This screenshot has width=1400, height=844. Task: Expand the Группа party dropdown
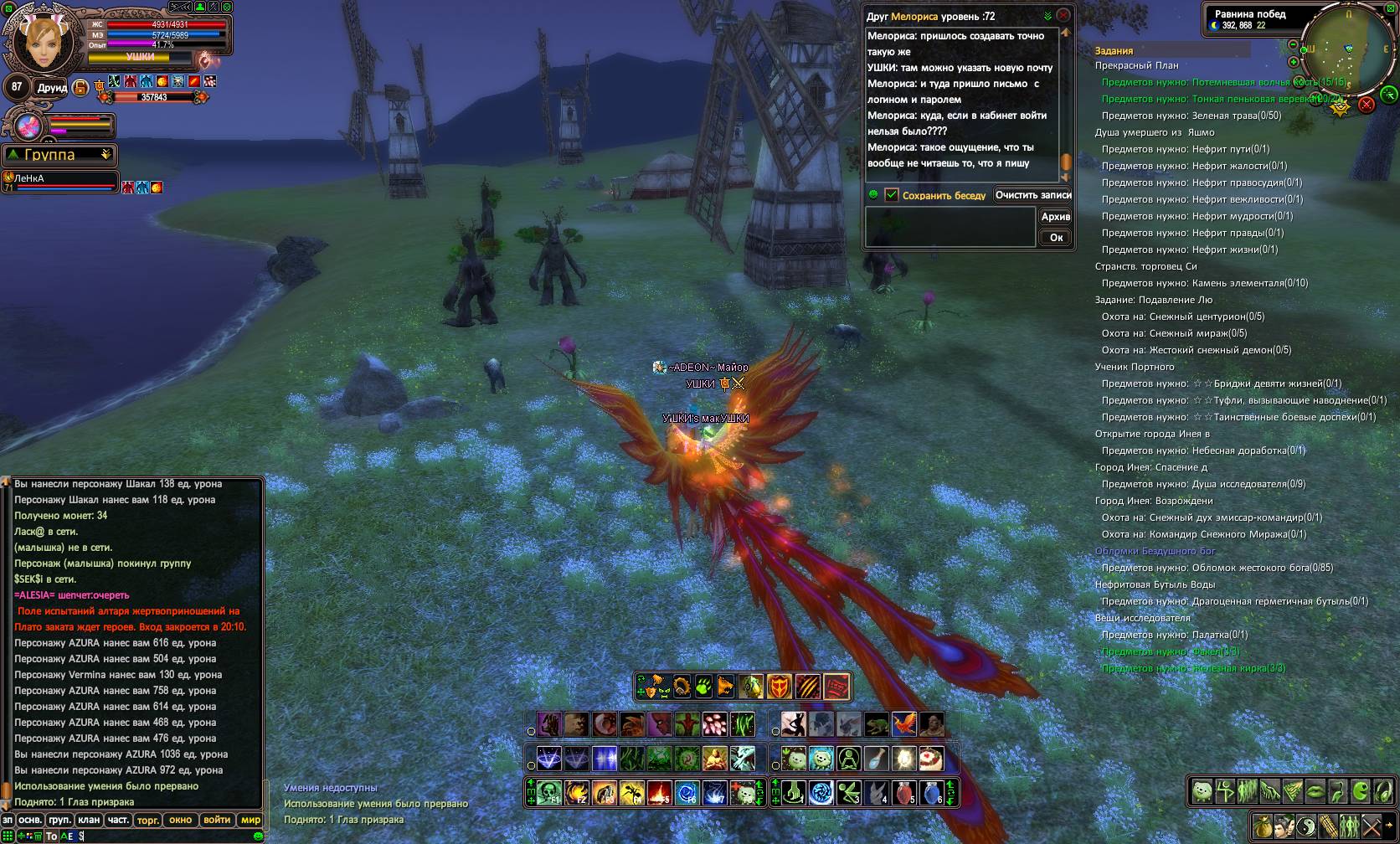106,155
